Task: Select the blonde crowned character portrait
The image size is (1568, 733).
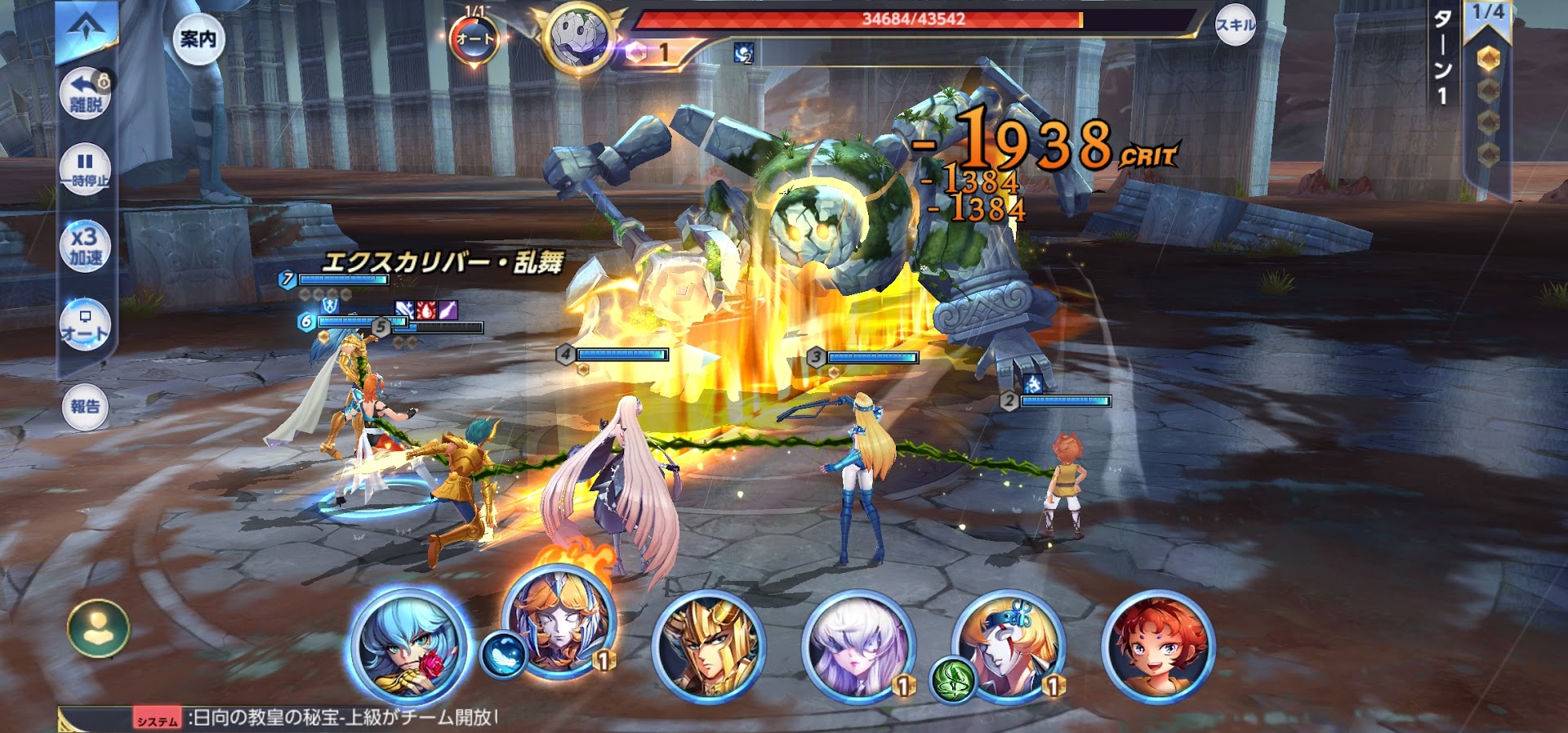Action: coord(1009,646)
